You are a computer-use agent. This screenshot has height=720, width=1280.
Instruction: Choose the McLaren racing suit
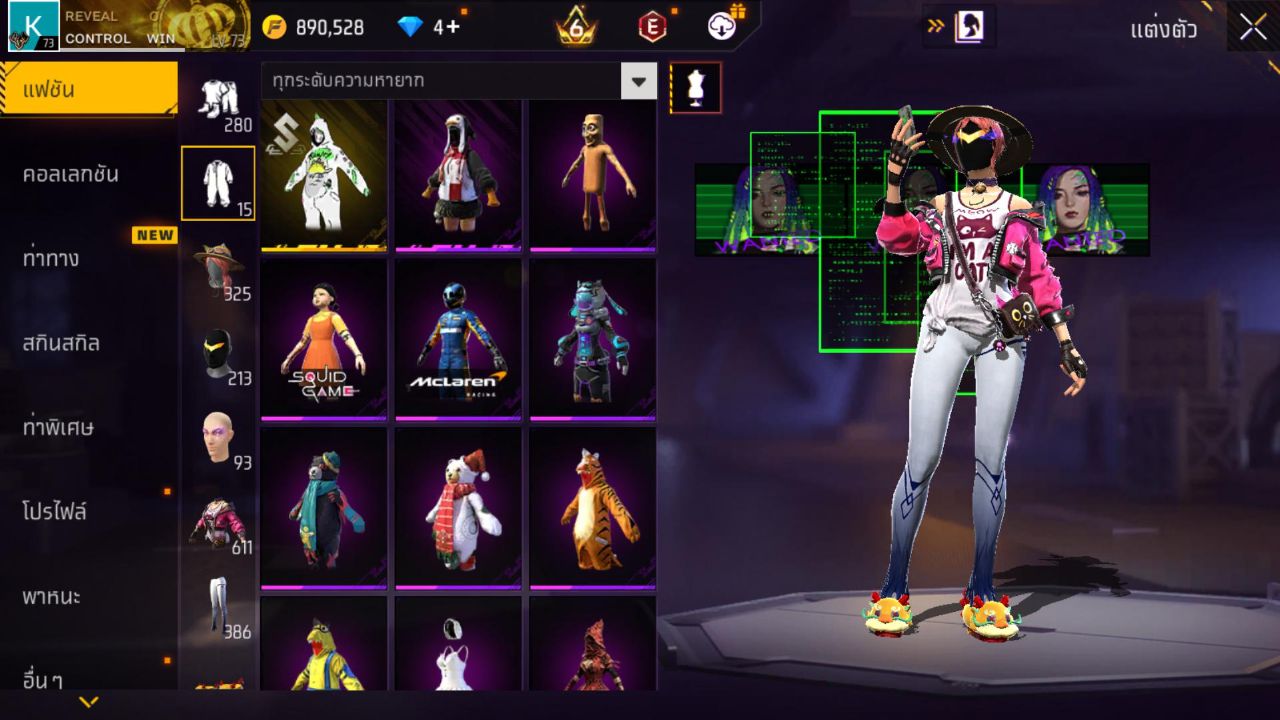[458, 340]
